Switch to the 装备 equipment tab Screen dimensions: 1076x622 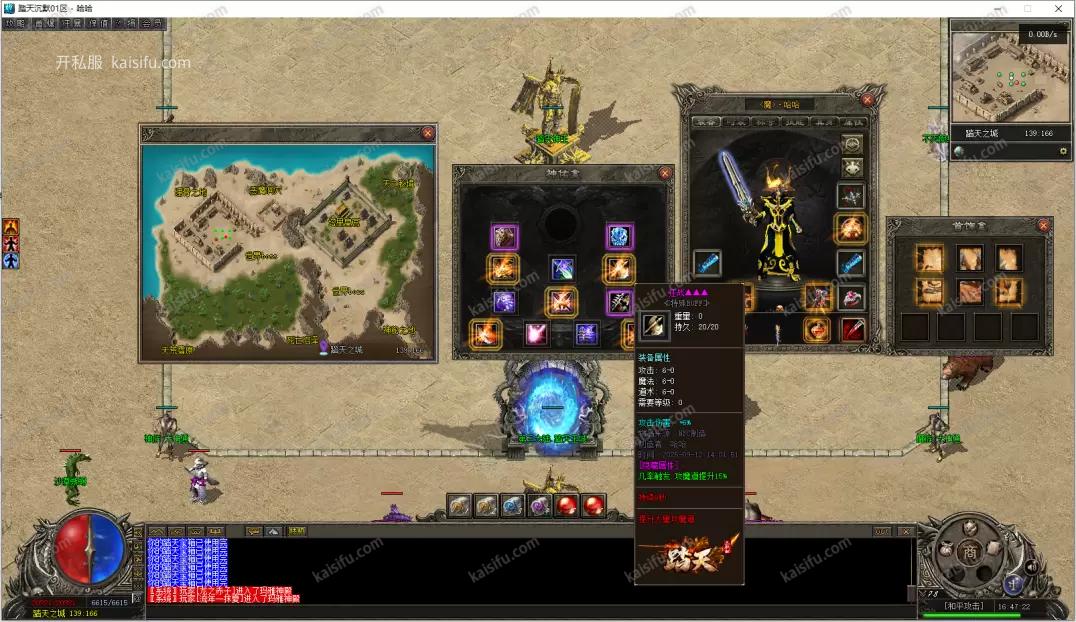tap(706, 120)
